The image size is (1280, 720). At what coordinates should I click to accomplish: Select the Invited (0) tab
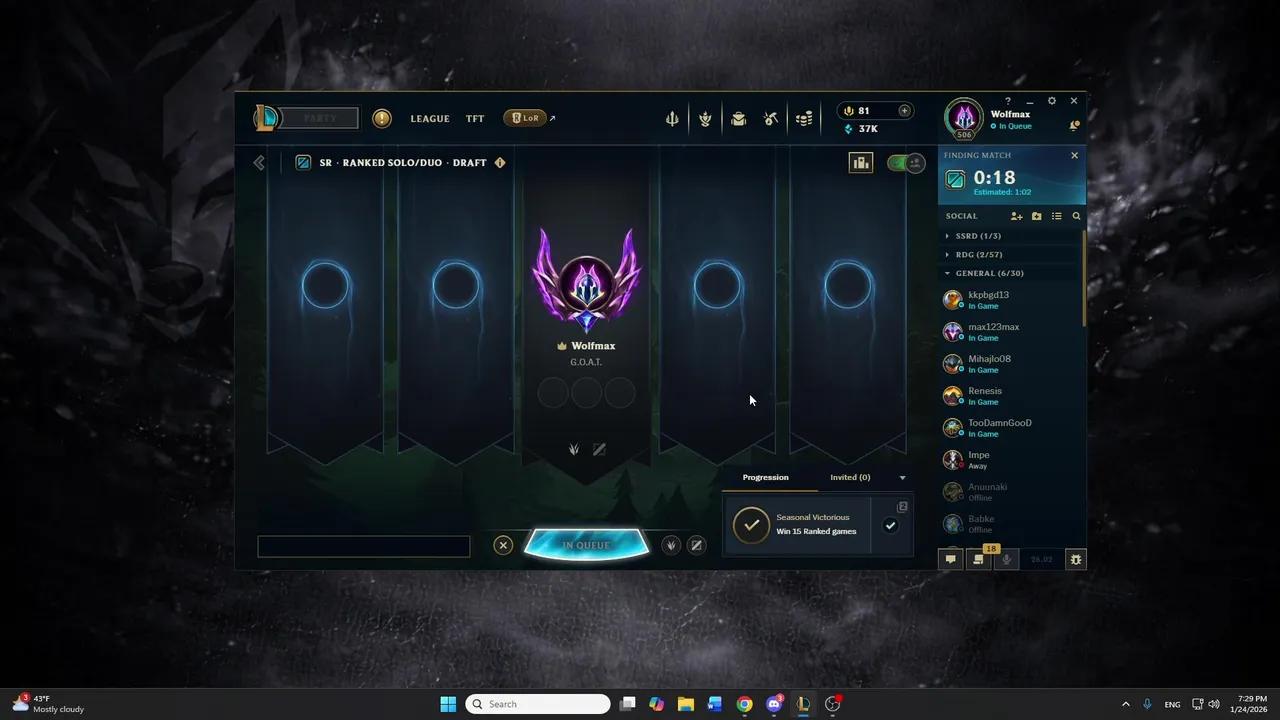[849, 477]
